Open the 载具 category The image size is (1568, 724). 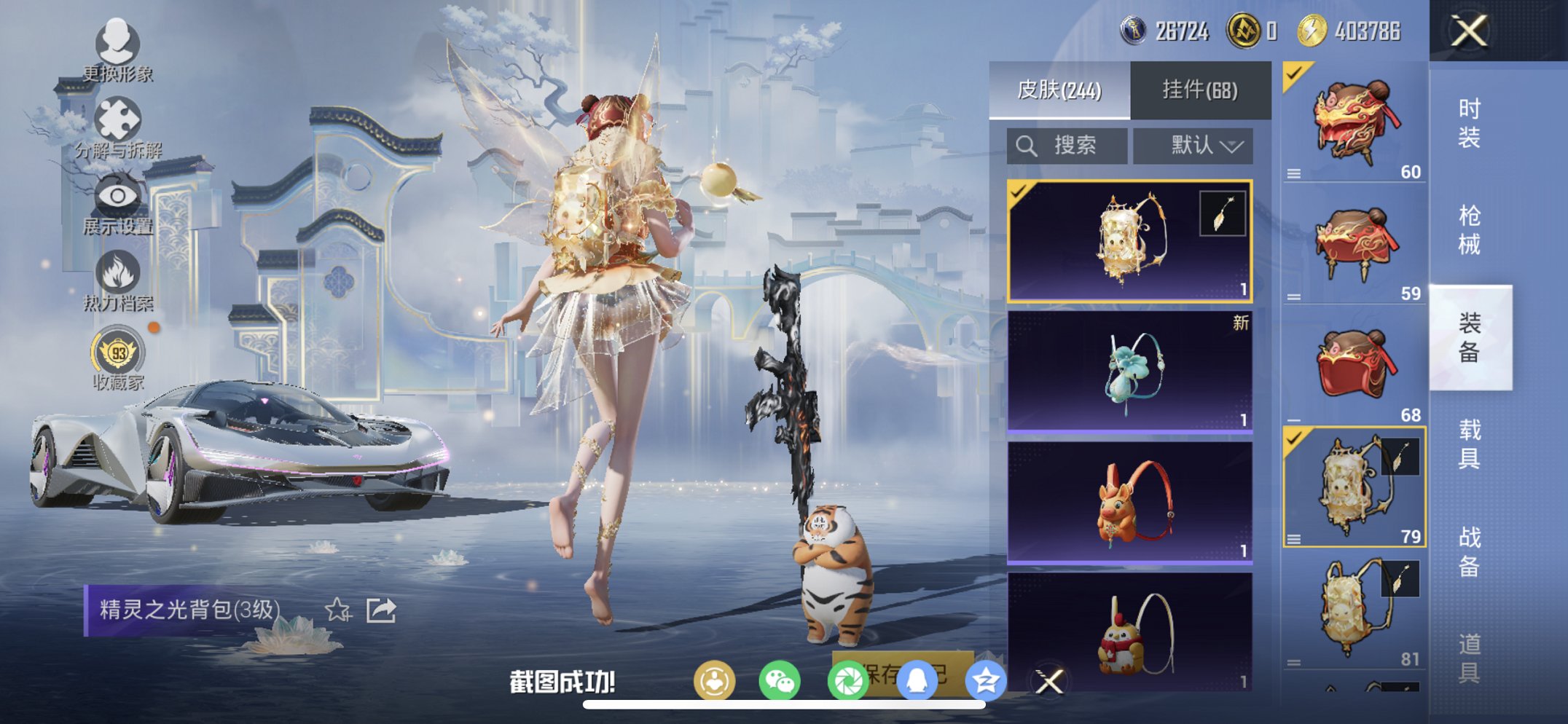coord(1469,444)
